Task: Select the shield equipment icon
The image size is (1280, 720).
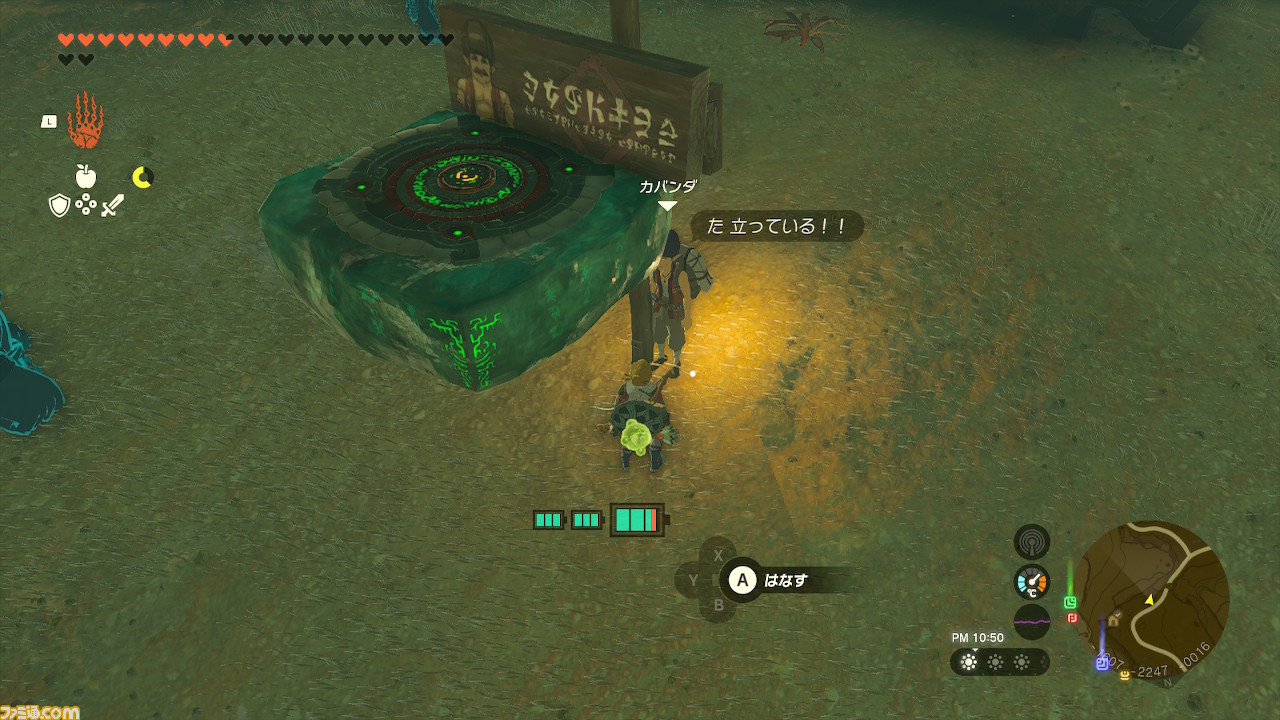Action: 58,205
